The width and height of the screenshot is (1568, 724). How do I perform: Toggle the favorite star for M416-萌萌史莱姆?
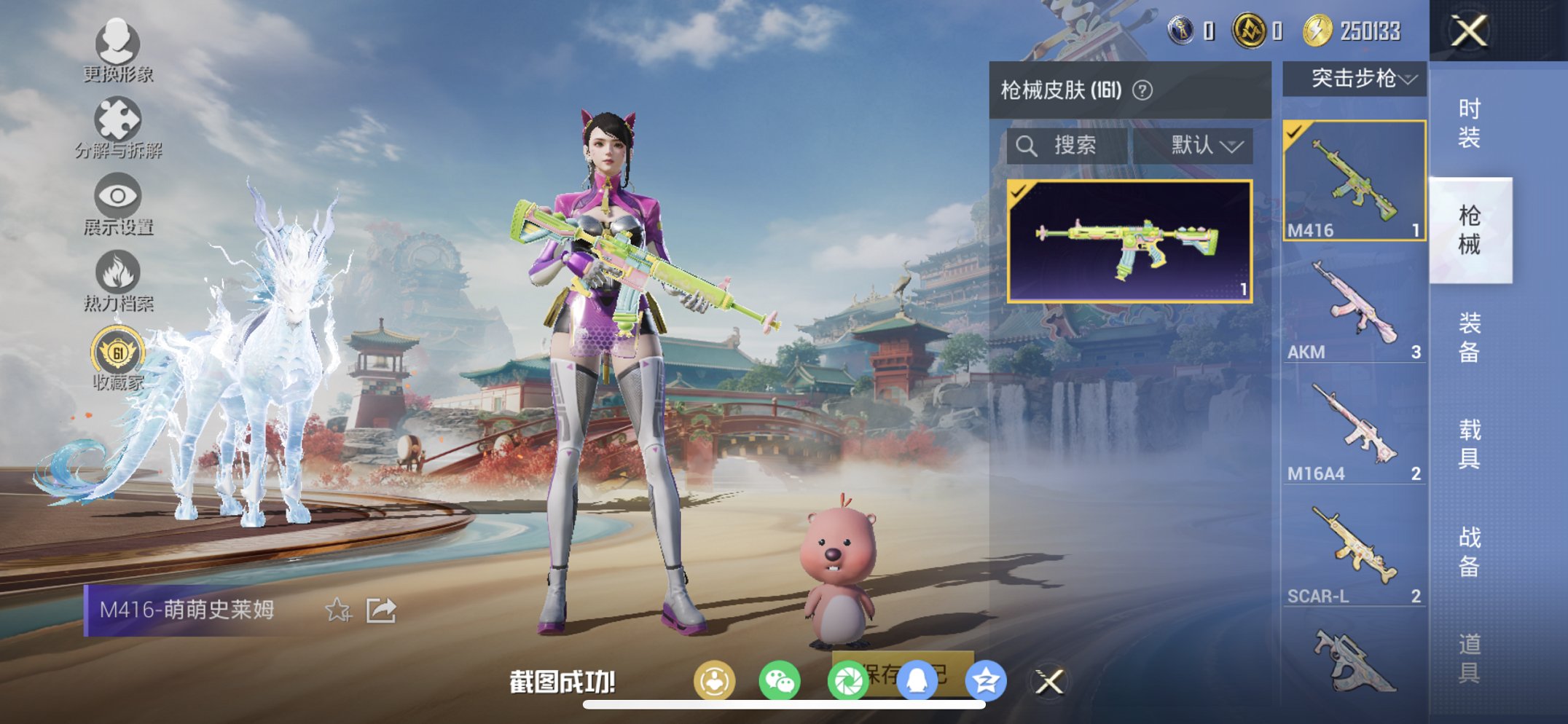click(x=338, y=611)
